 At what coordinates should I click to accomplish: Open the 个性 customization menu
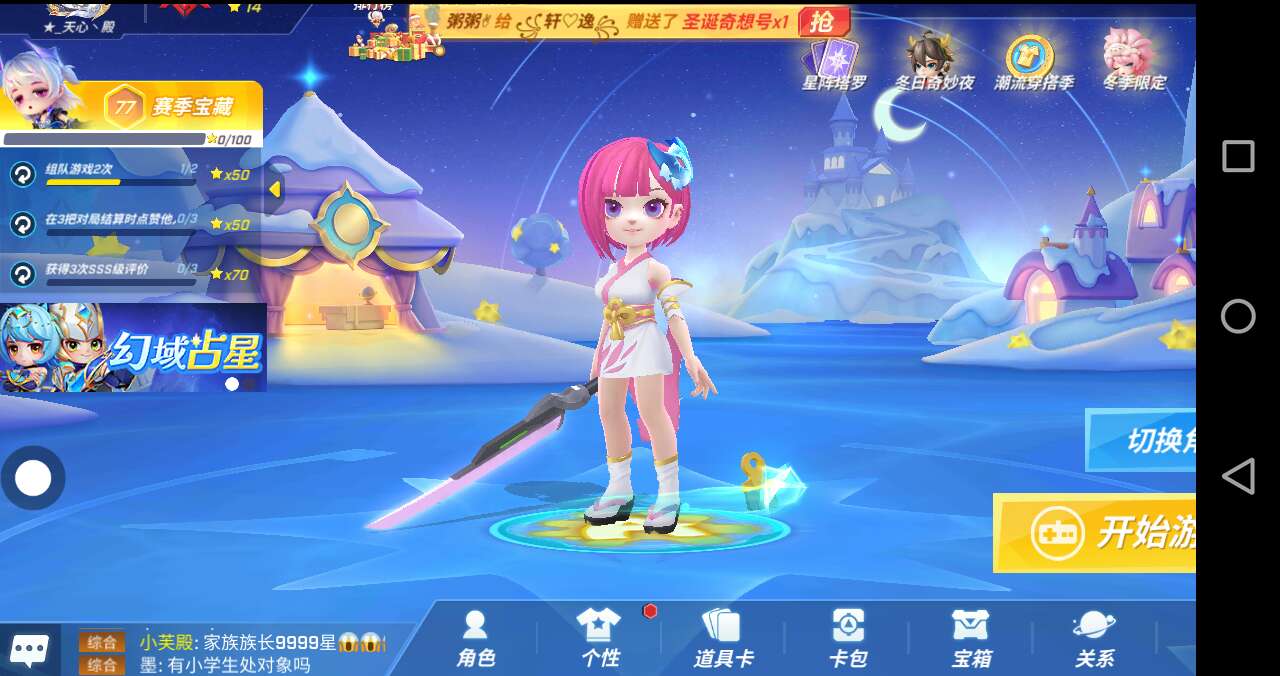(x=599, y=638)
